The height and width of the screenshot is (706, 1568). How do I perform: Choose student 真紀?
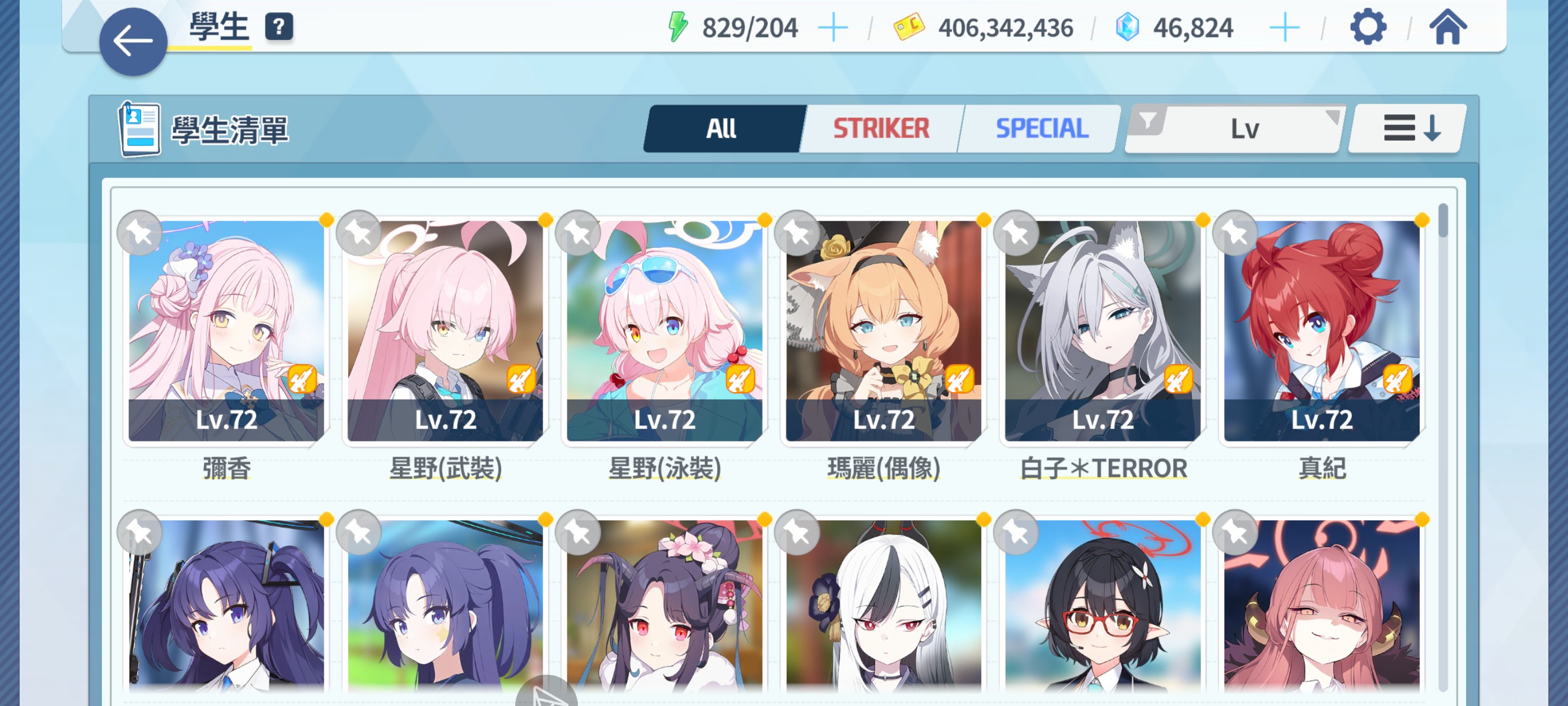coord(1322,331)
